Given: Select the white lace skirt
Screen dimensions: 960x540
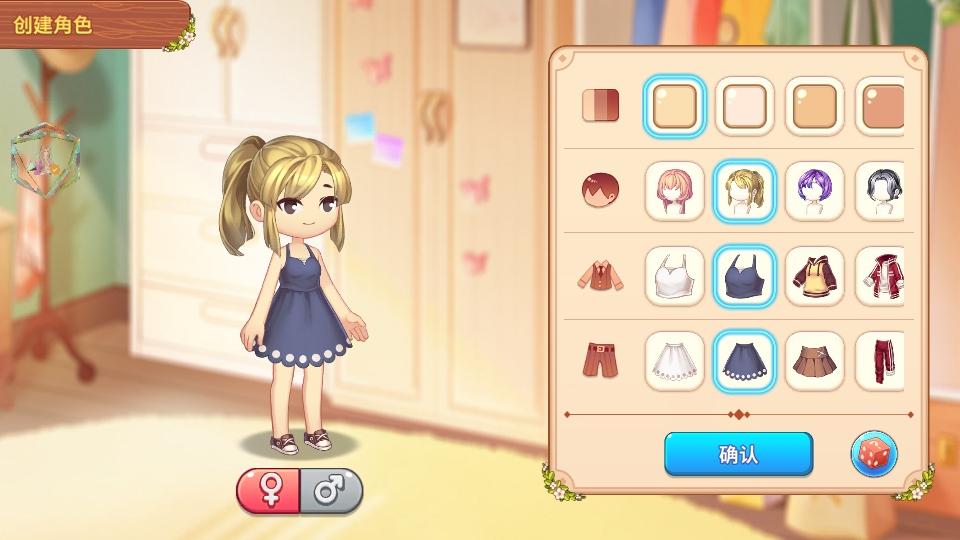Looking at the screenshot, I should pos(674,361).
